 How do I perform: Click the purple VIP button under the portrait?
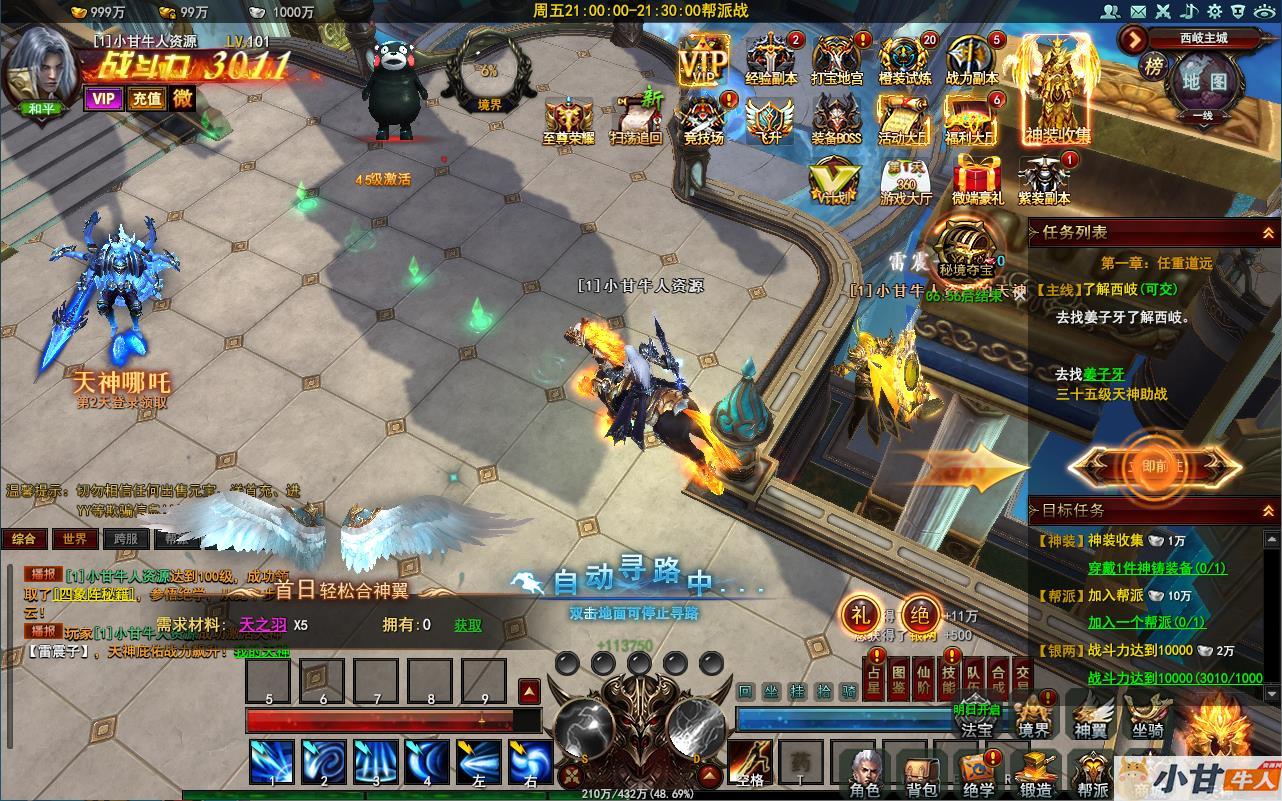[102, 98]
